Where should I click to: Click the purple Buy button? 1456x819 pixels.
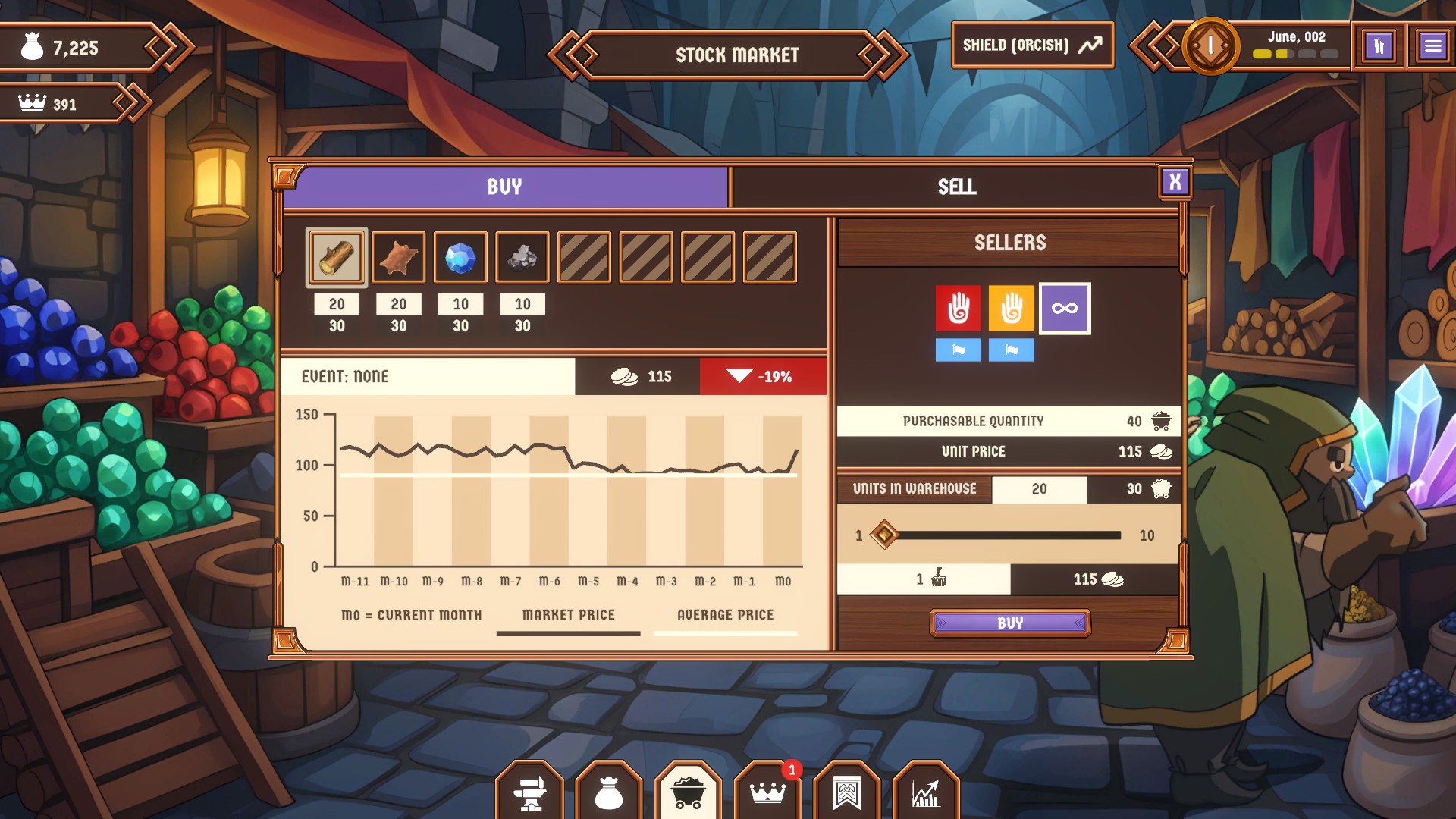pyautogui.click(x=1010, y=623)
